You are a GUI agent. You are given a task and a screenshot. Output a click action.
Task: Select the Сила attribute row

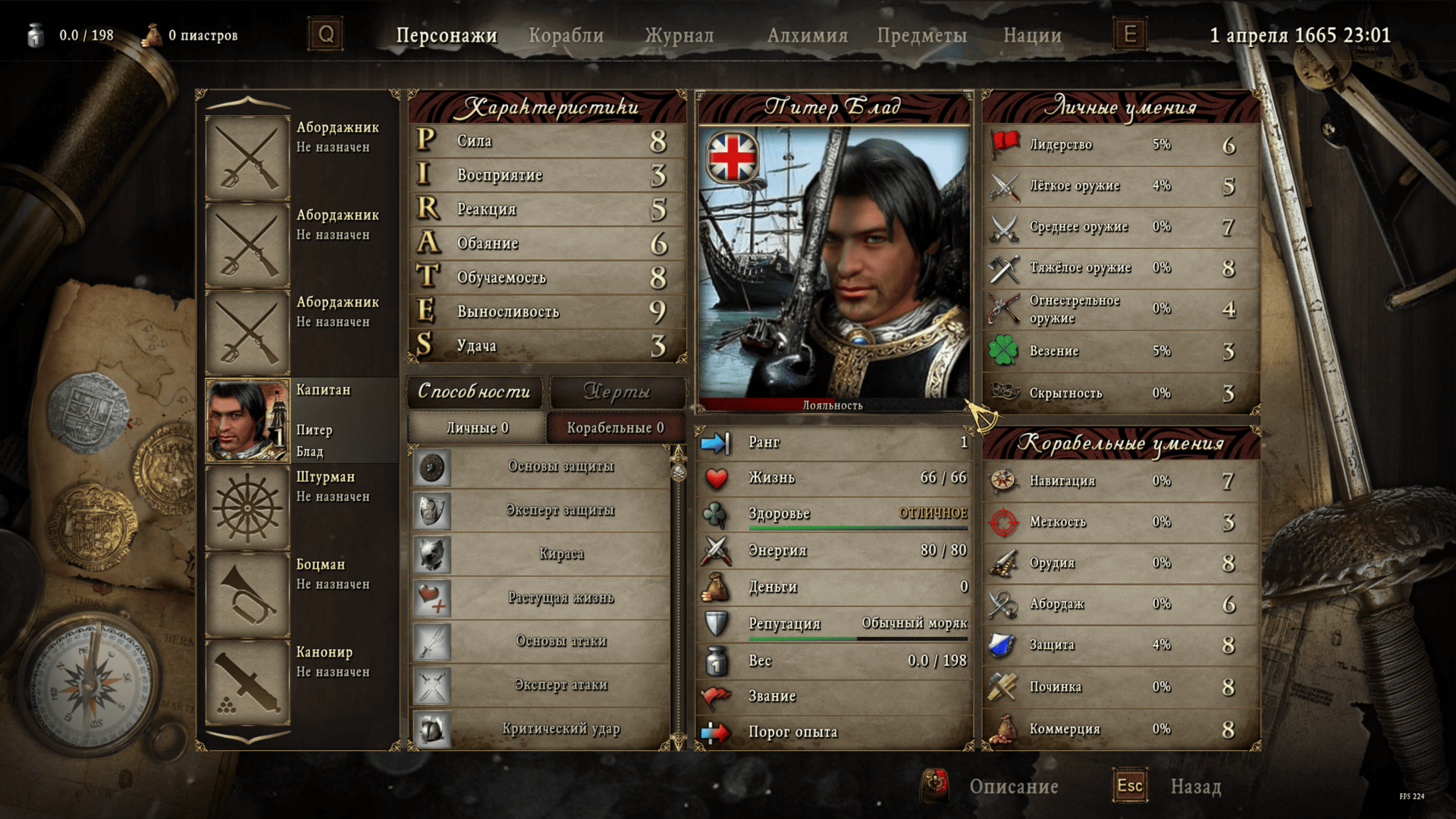click(x=546, y=141)
